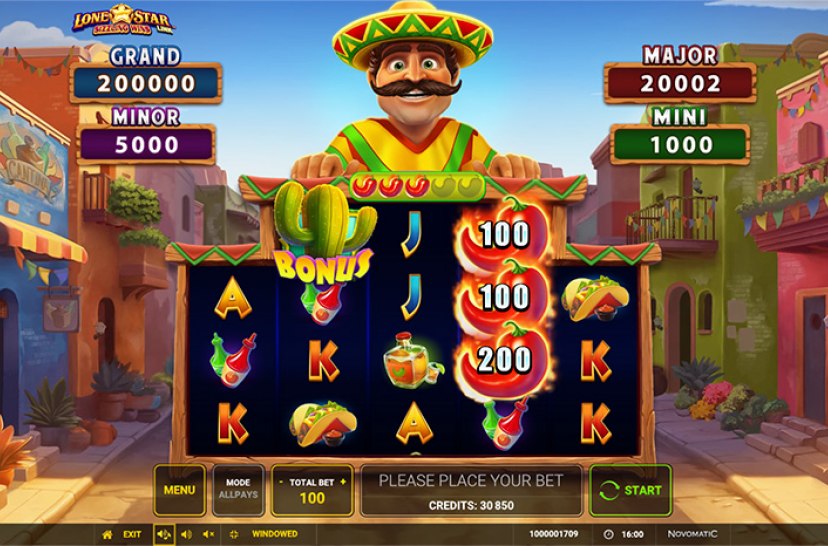Viewport: 828px width, 546px height.
Task: Mute sound with the crossed speaker icon
Action: (208, 535)
